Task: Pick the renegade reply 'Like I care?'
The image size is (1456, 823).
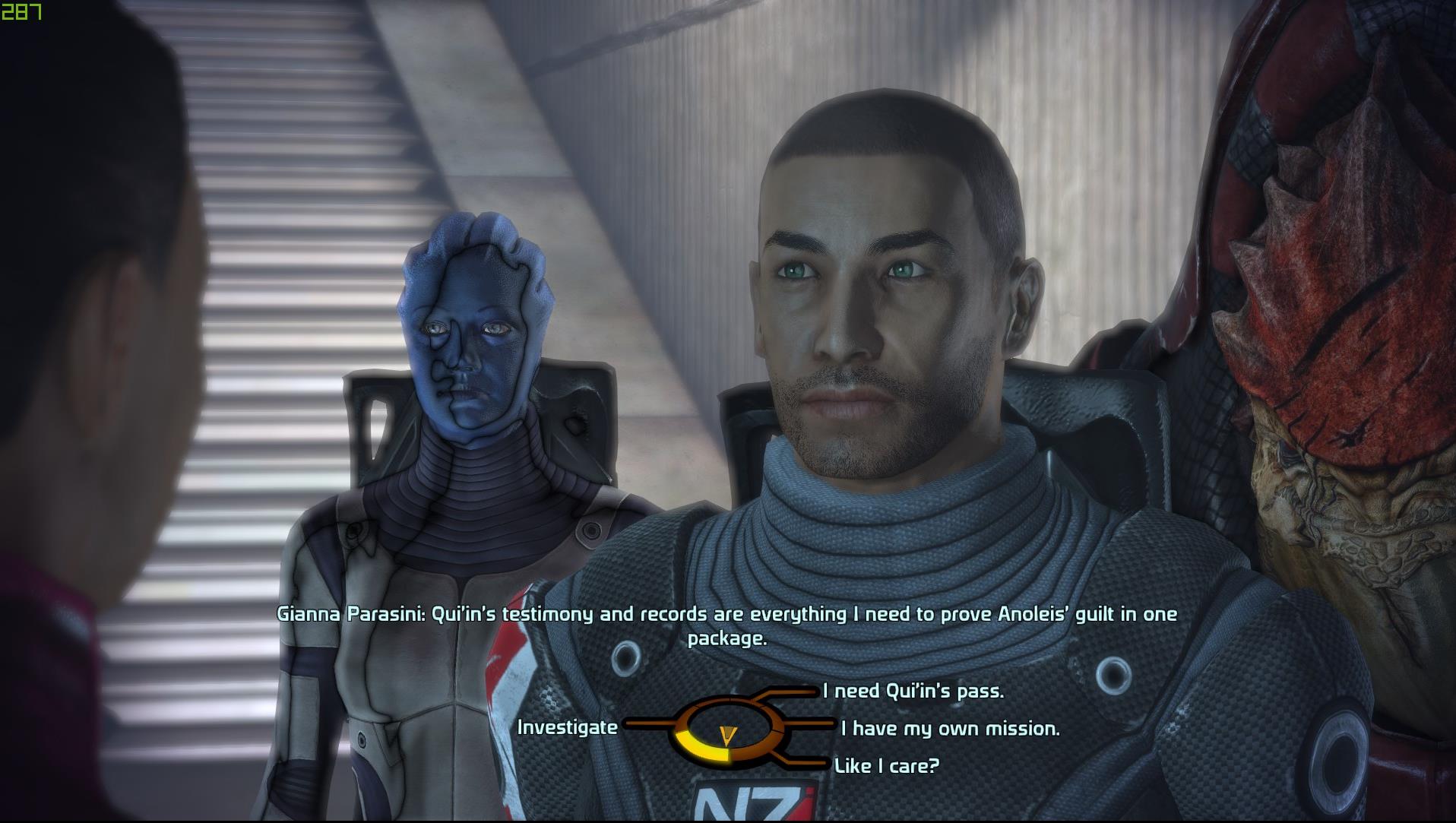Action: (889, 766)
